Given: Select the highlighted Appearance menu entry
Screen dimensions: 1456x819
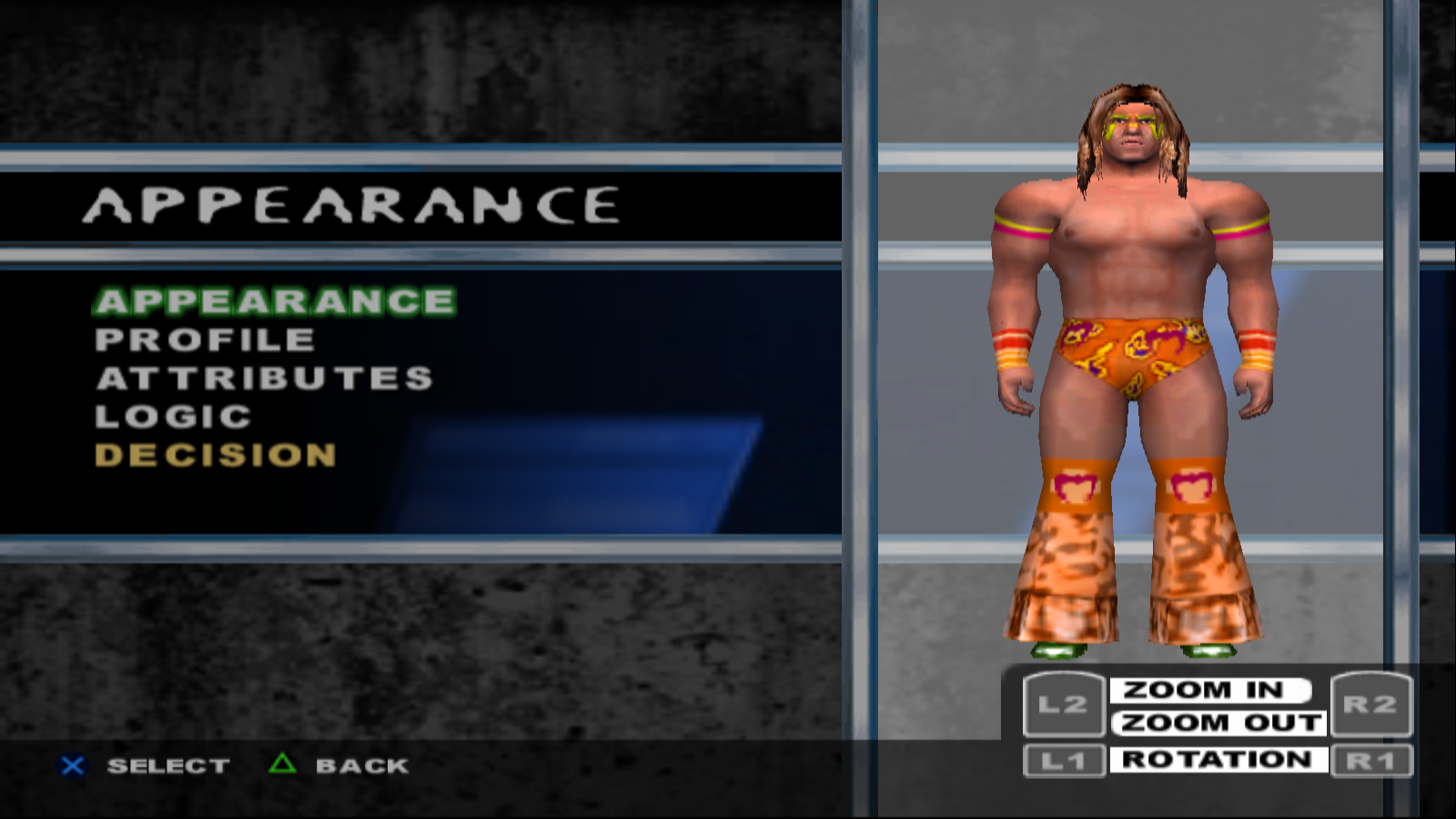Looking at the screenshot, I should 275,301.
